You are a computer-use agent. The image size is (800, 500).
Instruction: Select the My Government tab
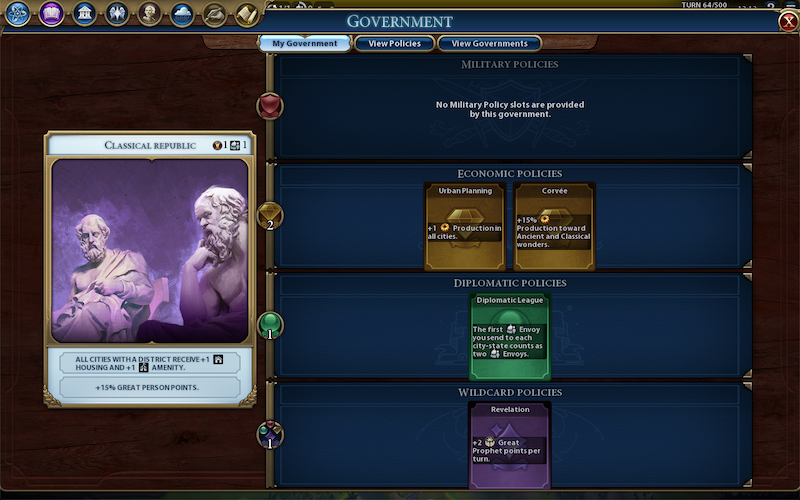(305, 43)
